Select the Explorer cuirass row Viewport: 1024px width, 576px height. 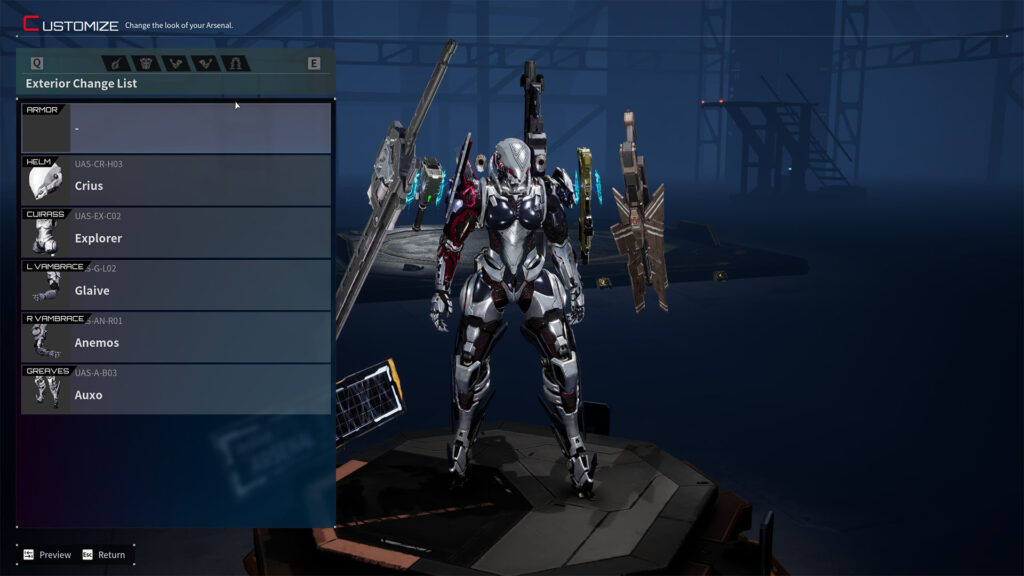[176, 233]
